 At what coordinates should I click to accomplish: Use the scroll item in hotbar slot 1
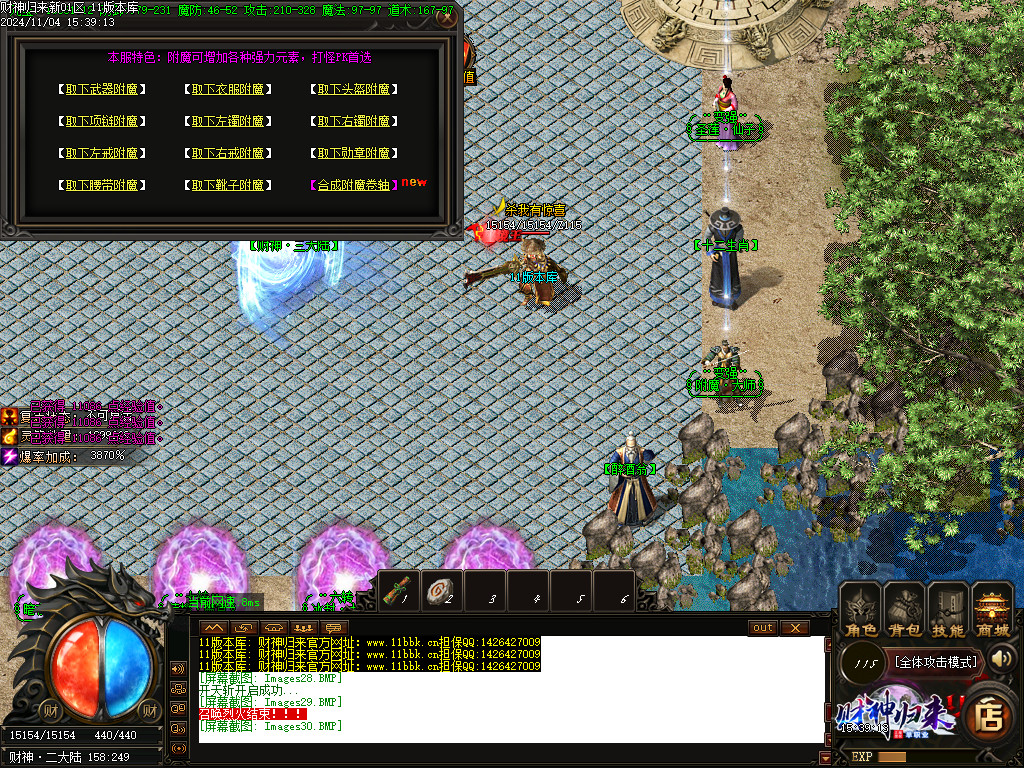click(398, 591)
